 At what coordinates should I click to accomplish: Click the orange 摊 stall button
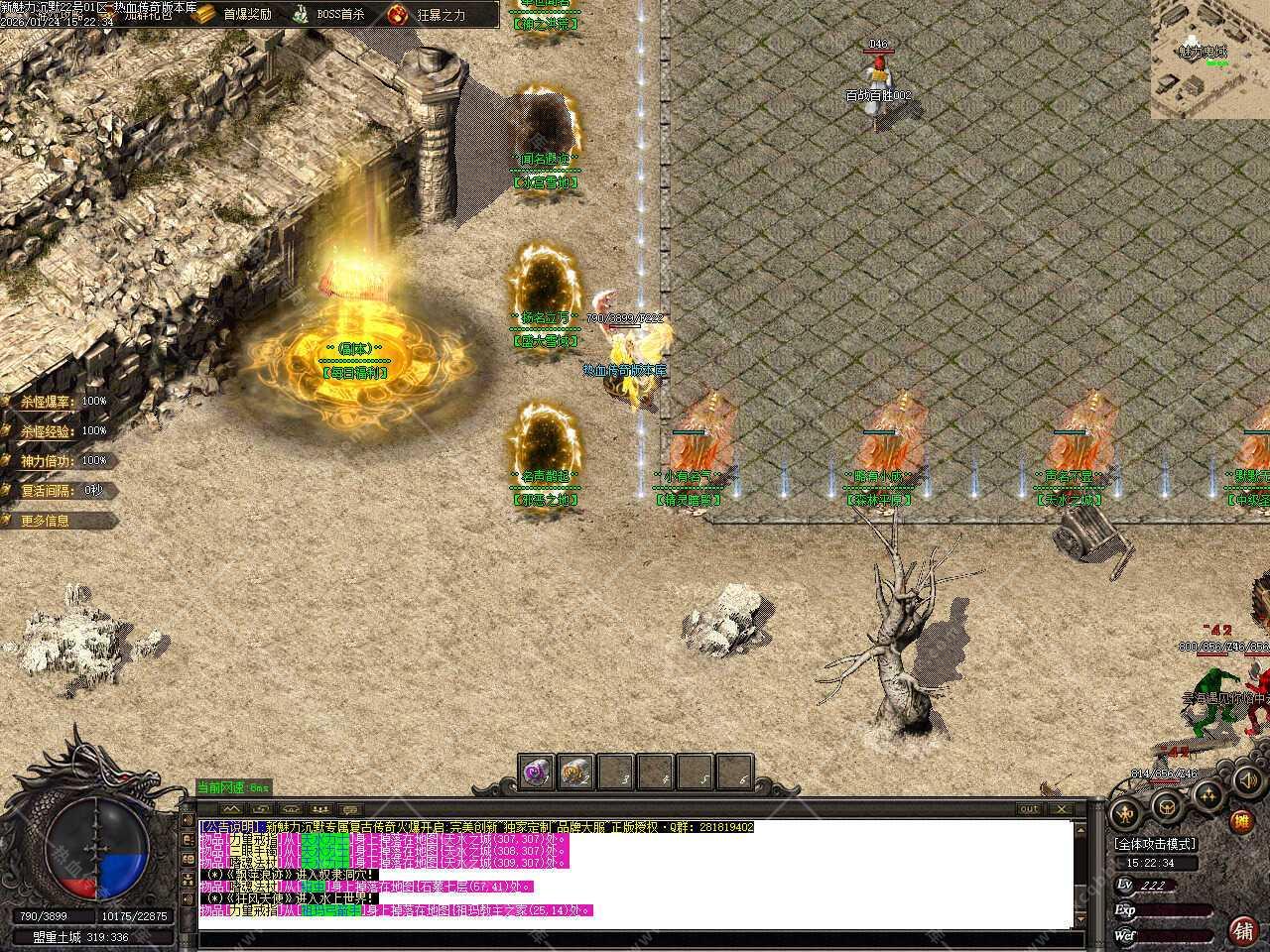(x=1241, y=821)
